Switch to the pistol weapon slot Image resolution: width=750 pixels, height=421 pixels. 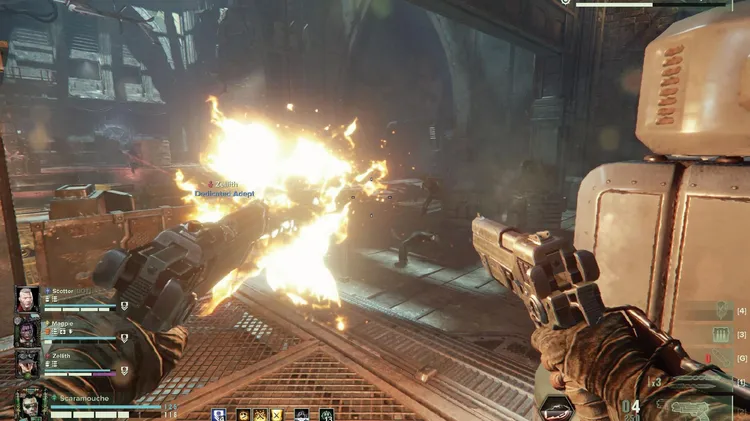pos(693,407)
